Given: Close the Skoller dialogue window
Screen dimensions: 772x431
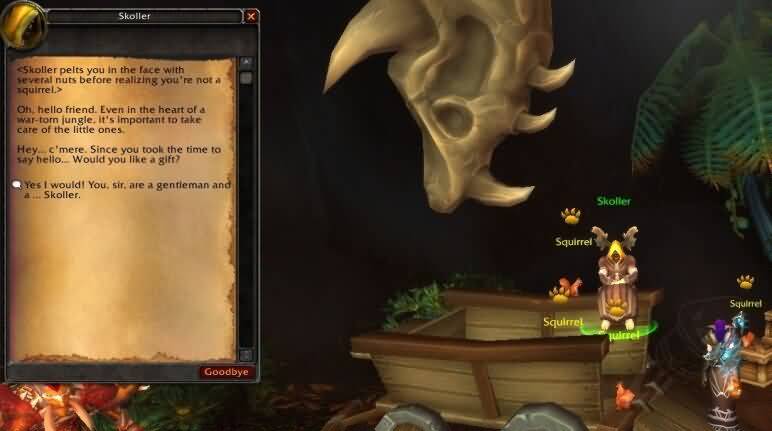Looking at the screenshot, I should (251, 16).
